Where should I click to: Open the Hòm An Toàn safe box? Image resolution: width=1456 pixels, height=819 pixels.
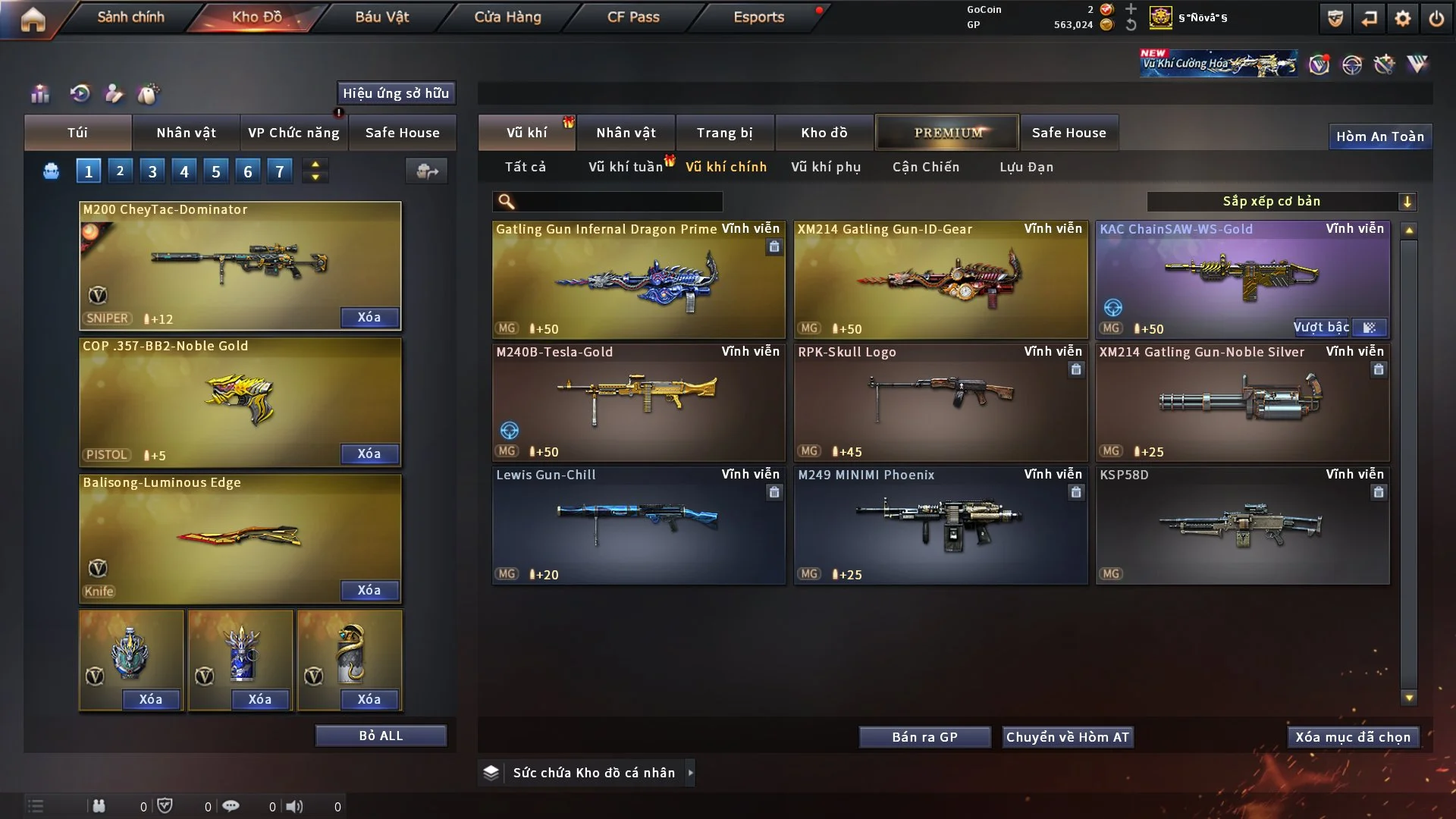coord(1380,136)
